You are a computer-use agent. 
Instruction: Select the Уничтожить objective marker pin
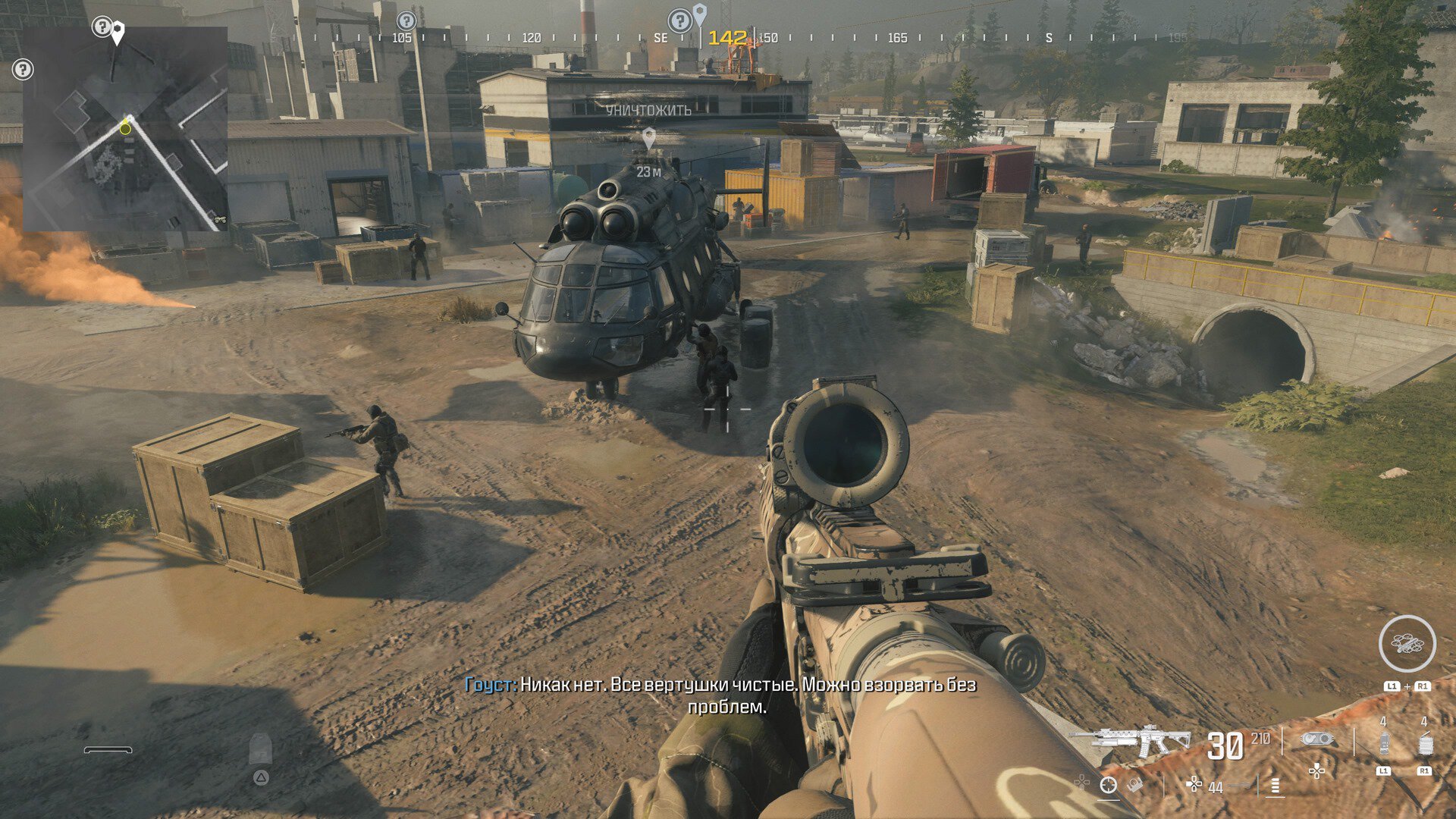point(648,138)
